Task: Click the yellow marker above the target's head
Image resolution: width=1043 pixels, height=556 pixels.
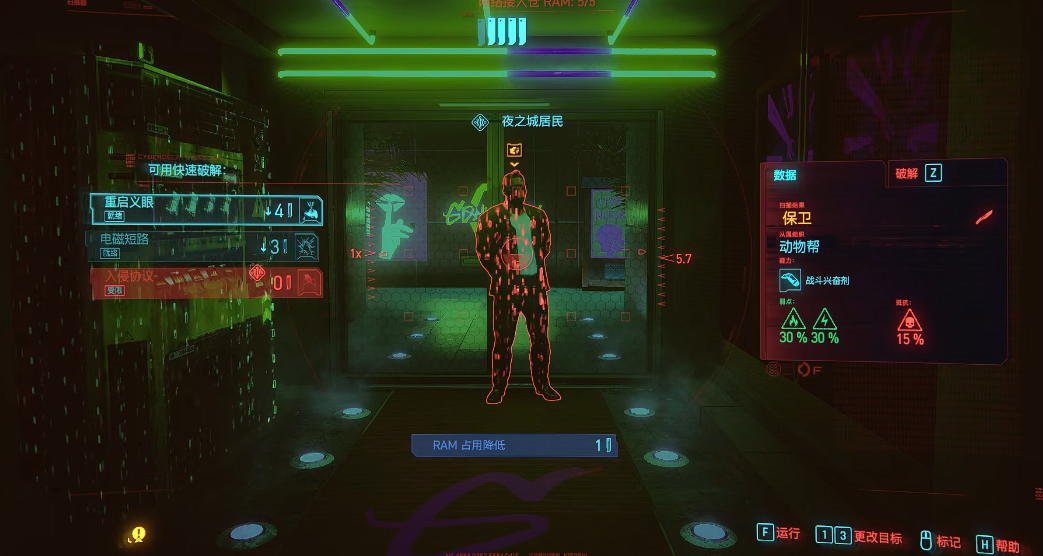Action: click(x=515, y=150)
